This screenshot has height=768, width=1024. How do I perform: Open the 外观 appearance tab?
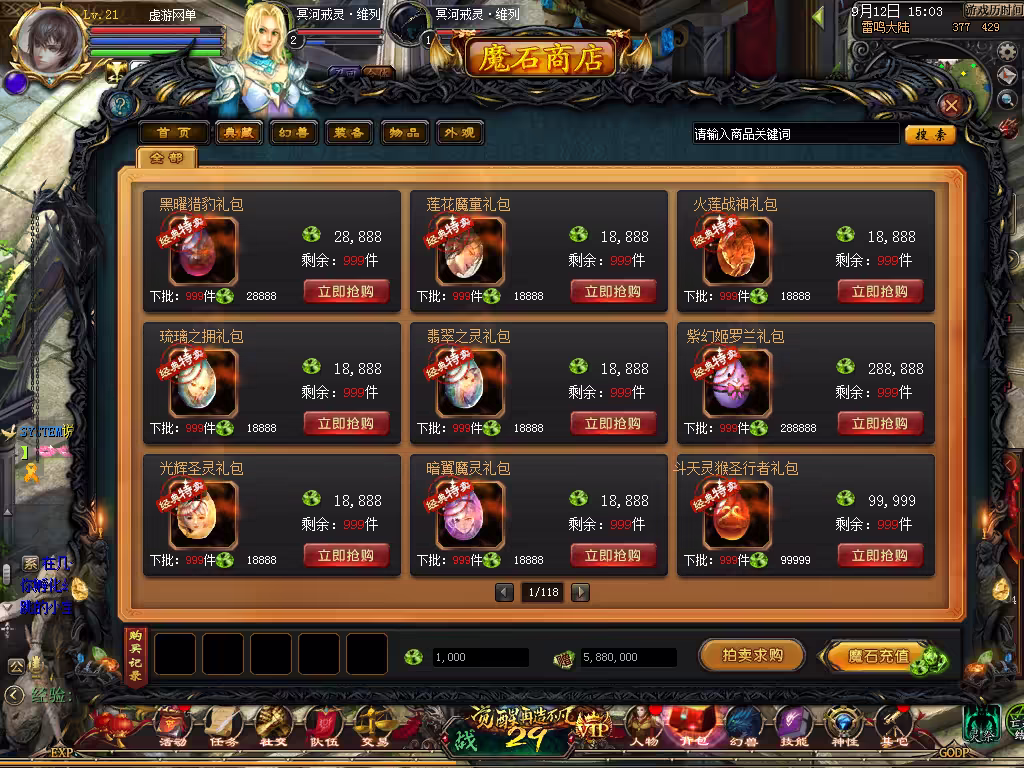point(459,133)
